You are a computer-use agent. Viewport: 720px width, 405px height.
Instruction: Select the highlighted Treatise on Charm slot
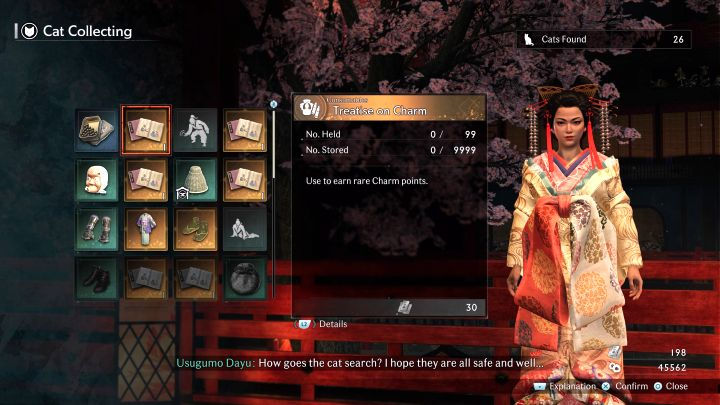146,129
